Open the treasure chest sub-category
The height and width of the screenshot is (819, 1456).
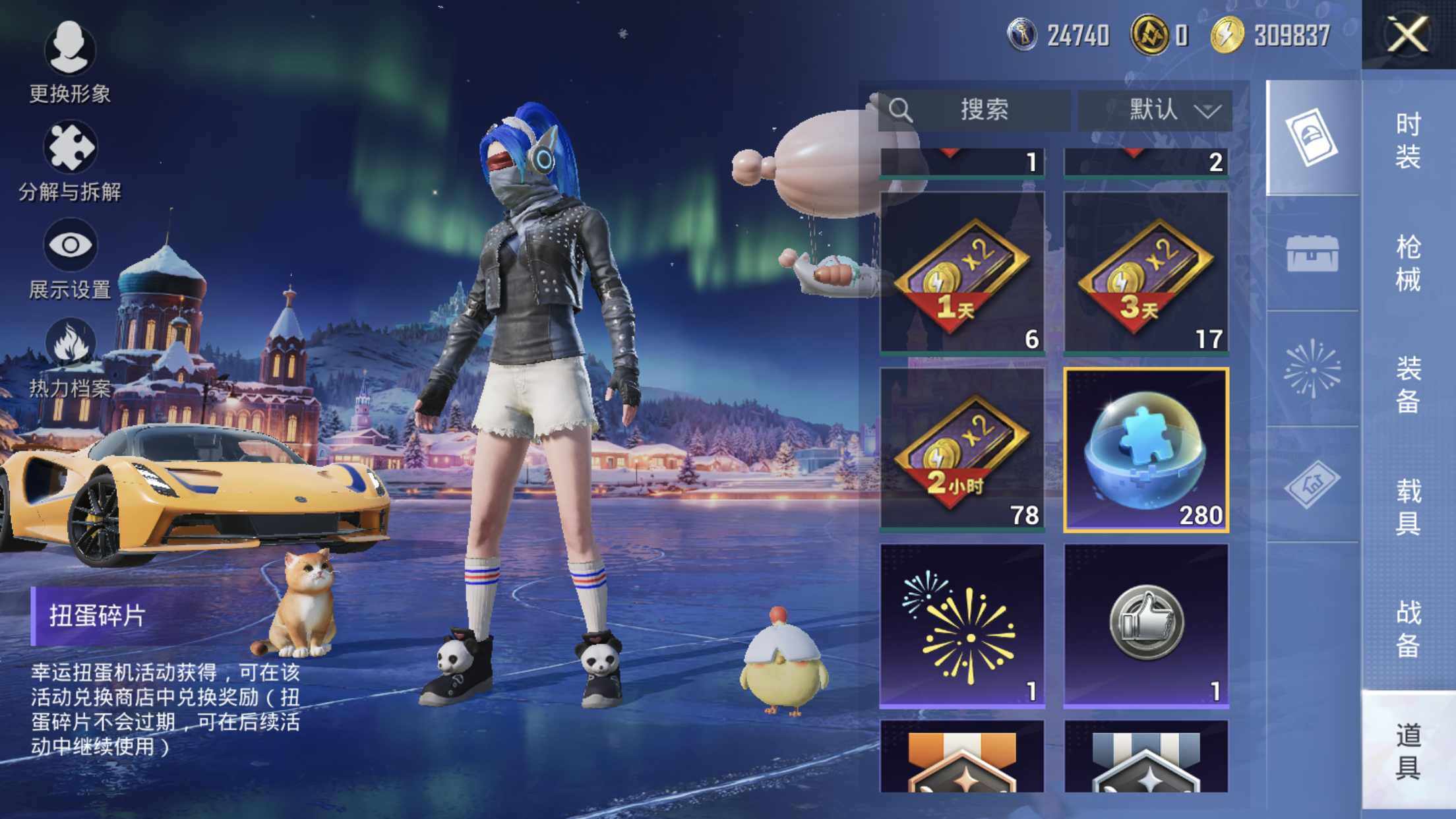coord(1312,254)
